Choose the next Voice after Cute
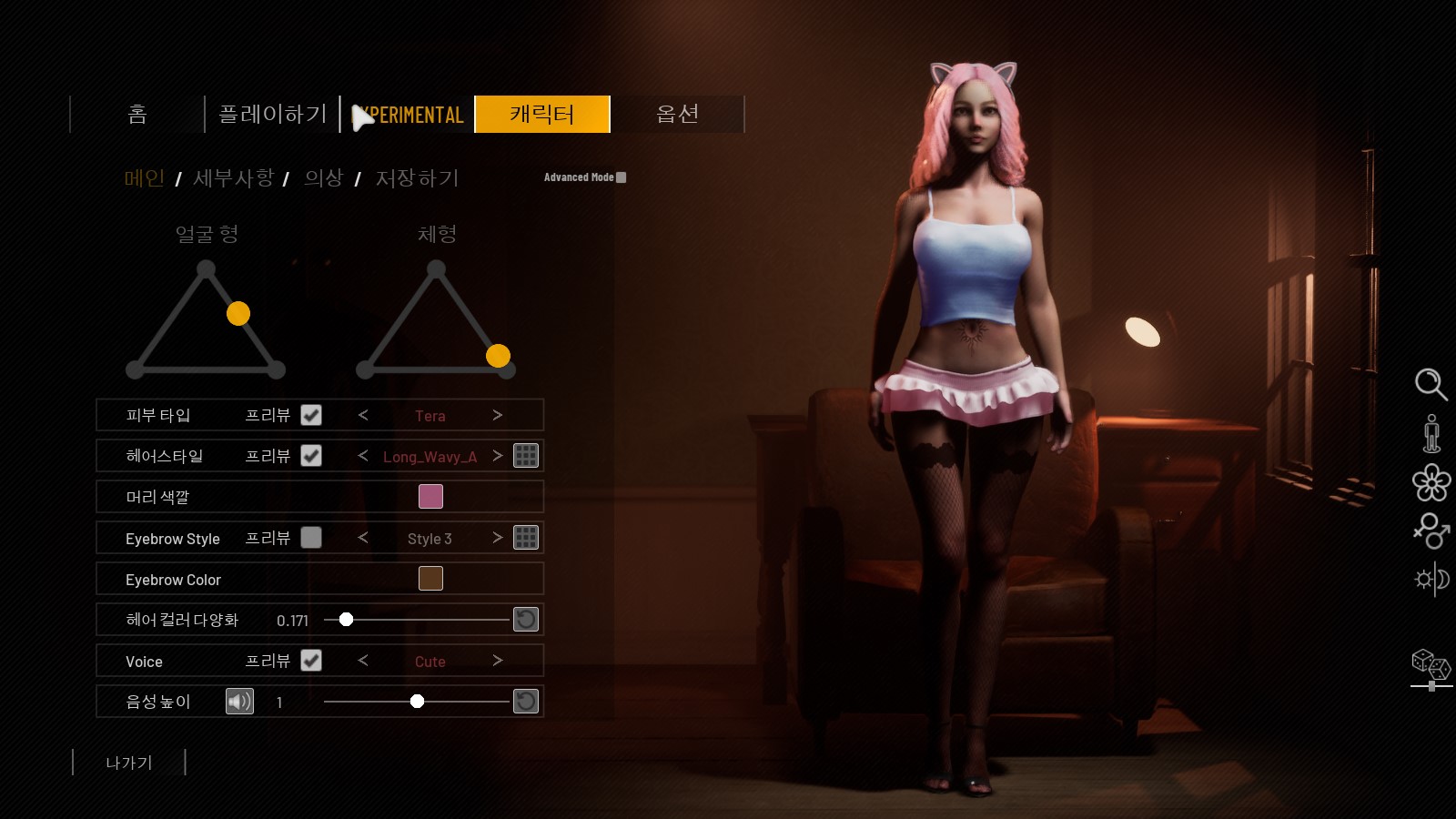The width and height of the screenshot is (1456, 819). click(x=497, y=661)
